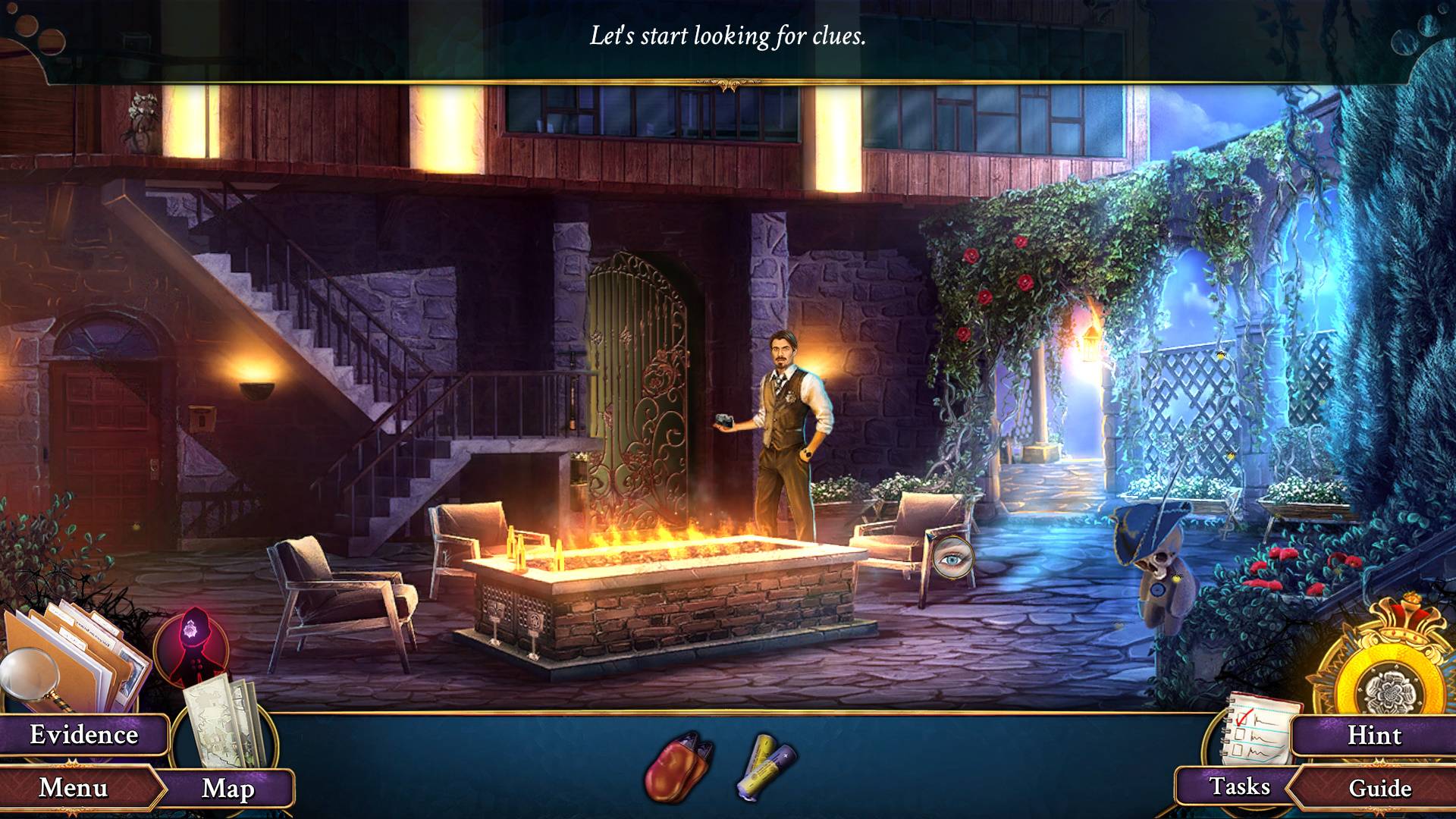The height and width of the screenshot is (819, 1456).
Task: Click the folded map papers icon
Action: 225,720
